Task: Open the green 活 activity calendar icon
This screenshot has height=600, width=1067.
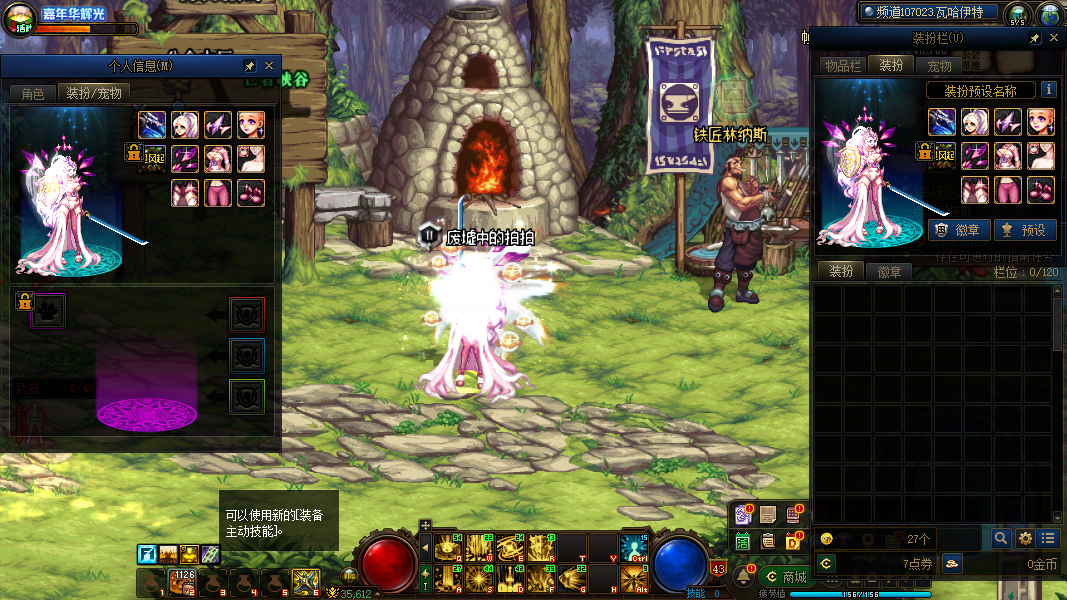Action: [743, 541]
